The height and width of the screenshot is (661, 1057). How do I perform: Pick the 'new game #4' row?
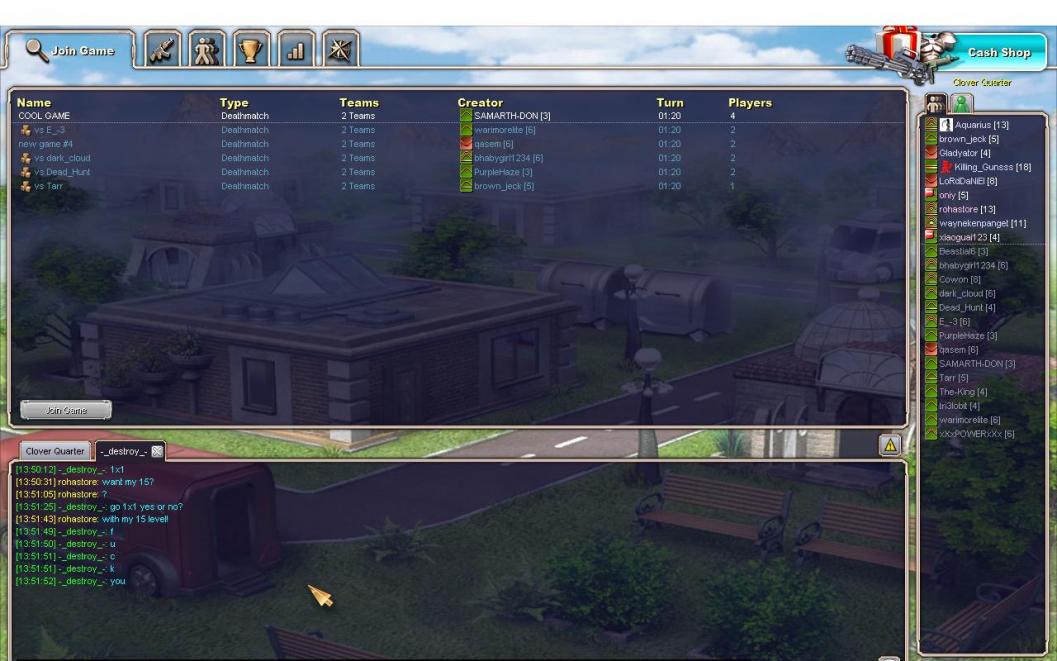(46, 144)
